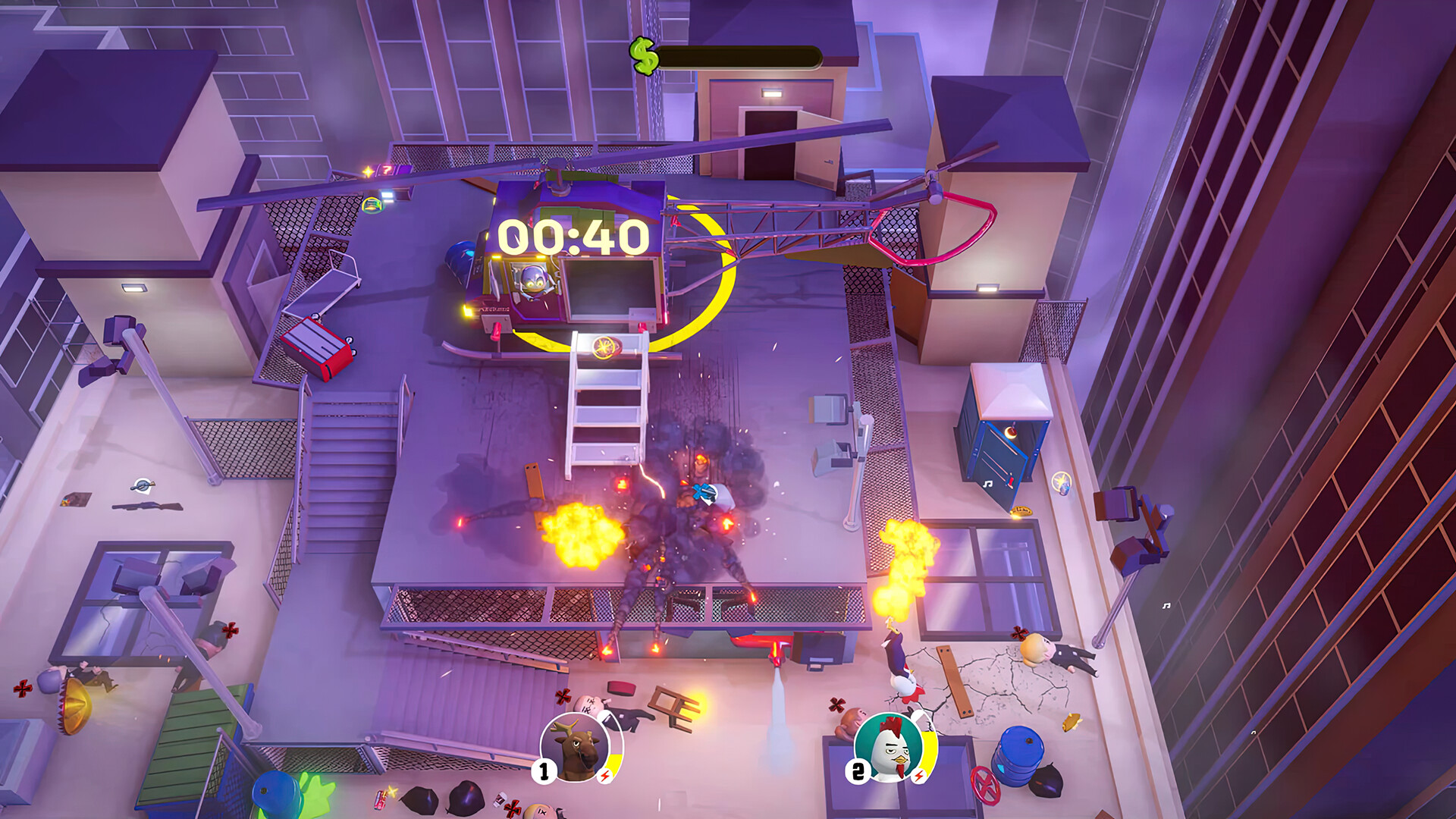Click the green dollar sign icon
This screenshot has width=1456, height=819.
(x=644, y=53)
